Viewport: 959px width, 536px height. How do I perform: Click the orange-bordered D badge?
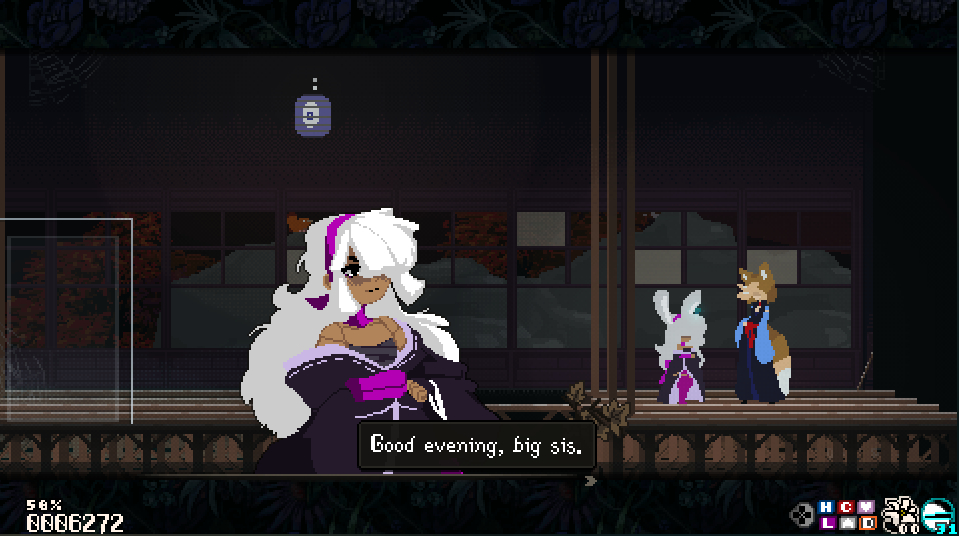tap(868, 522)
